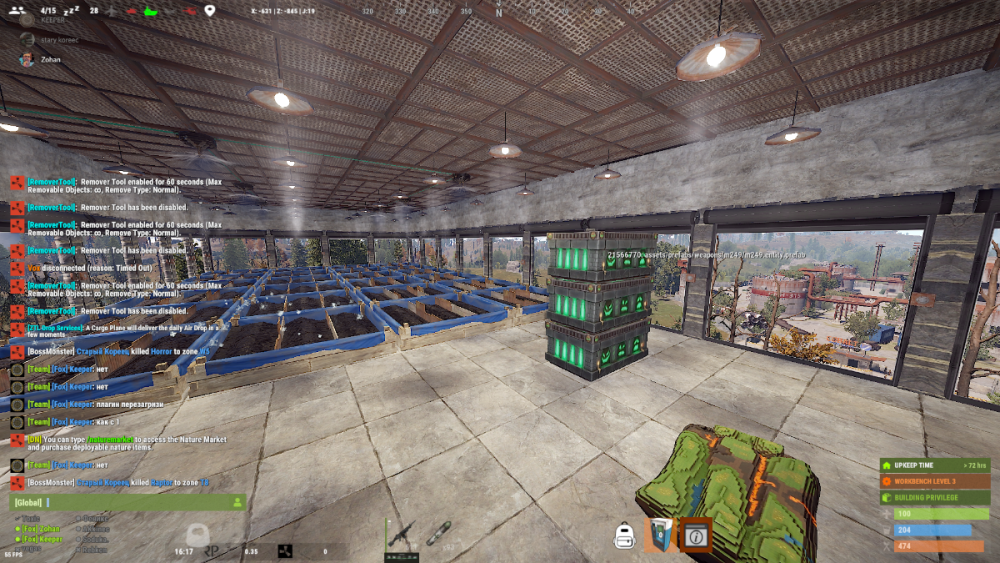Click the Building Privilege status bar
Viewport: 1000px width, 563px height.
tap(934, 497)
